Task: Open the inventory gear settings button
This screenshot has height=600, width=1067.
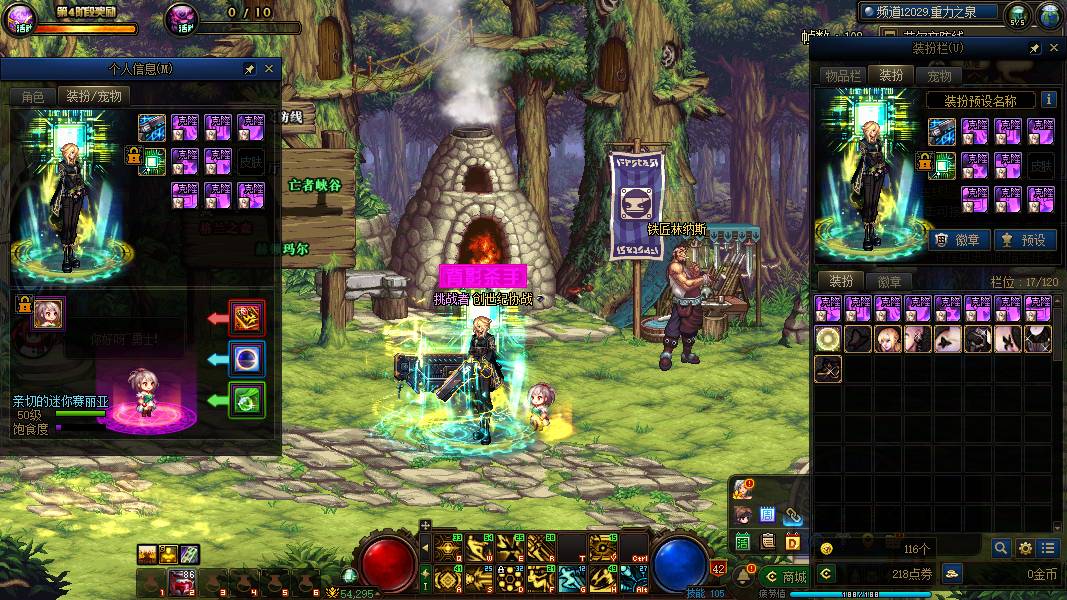Action: tap(1025, 548)
